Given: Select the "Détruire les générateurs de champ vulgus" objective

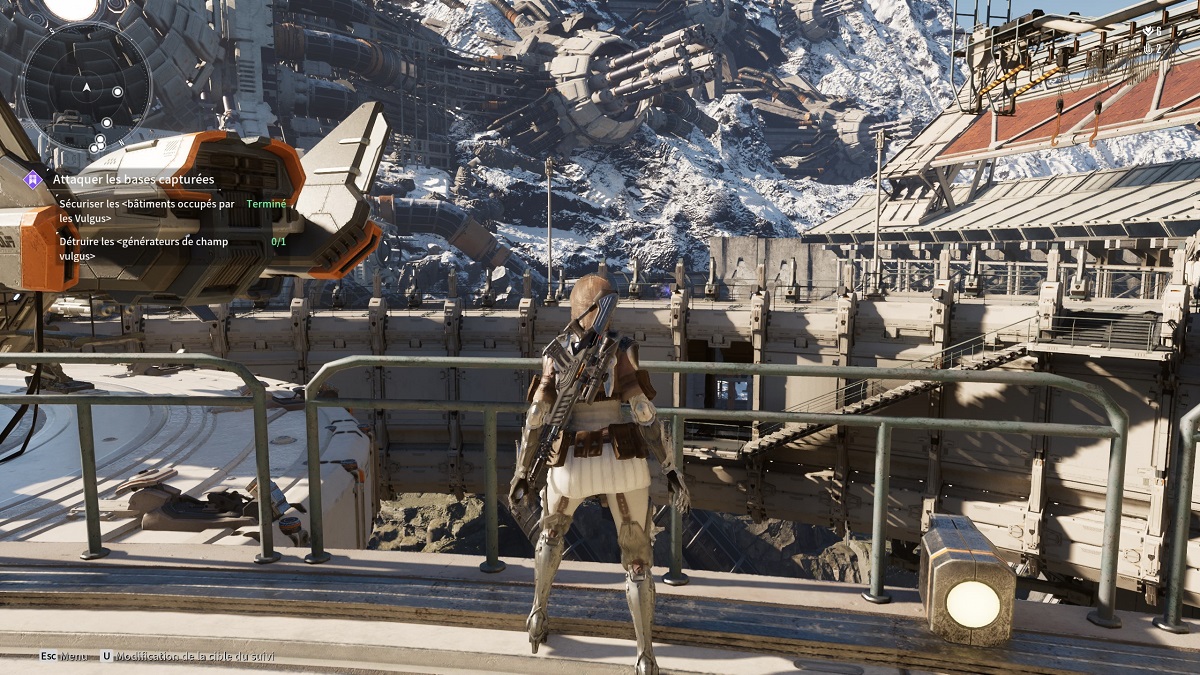Looking at the screenshot, I should pyautogui.click(x=143, y=248).
